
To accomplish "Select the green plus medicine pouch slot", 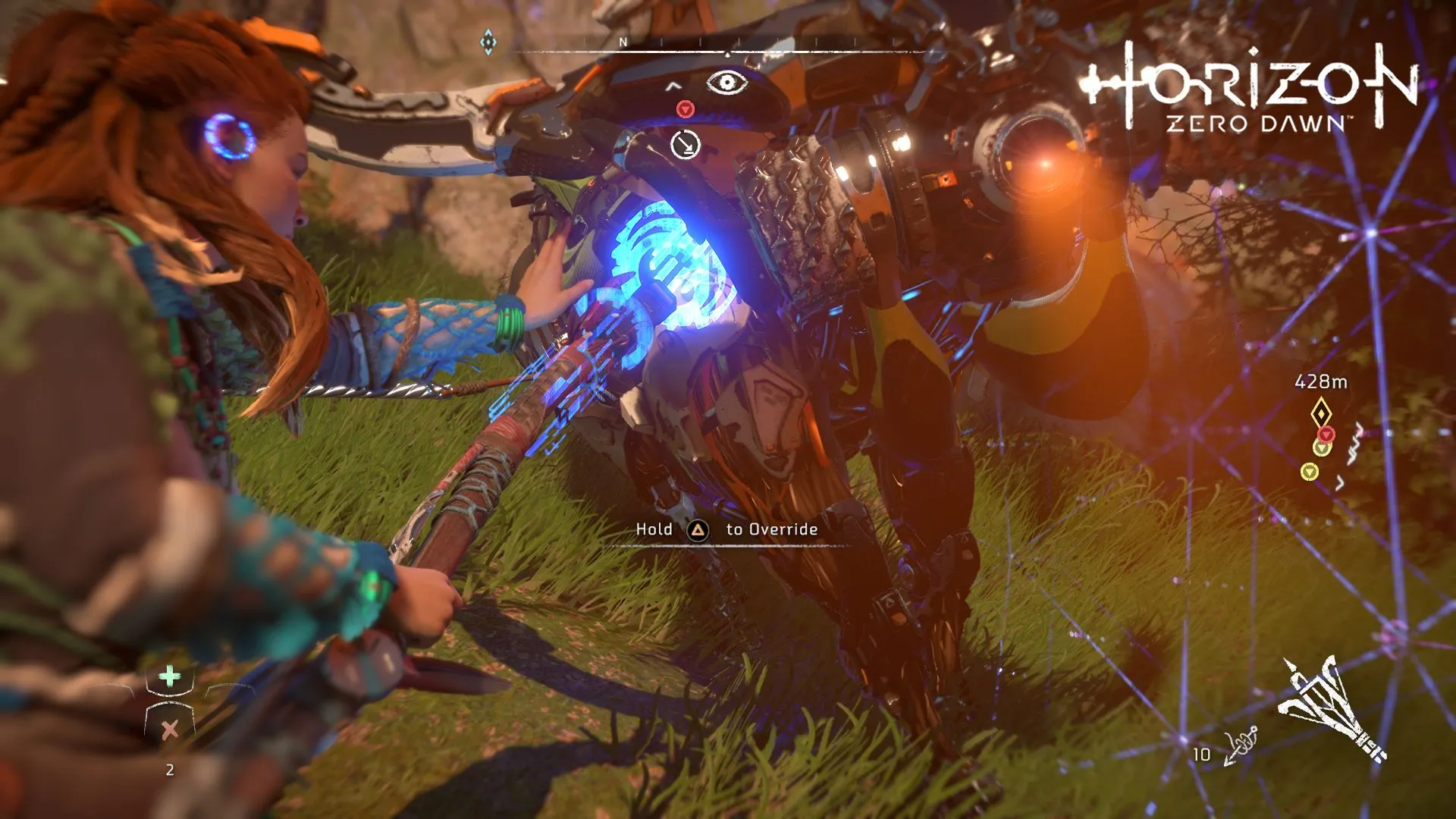I will (170, 676).
